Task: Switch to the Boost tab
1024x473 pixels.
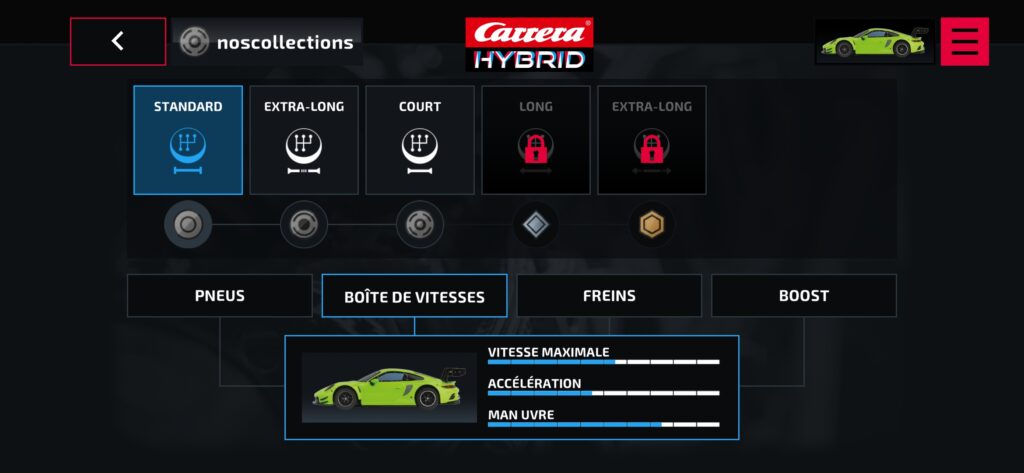Action: 804,296
